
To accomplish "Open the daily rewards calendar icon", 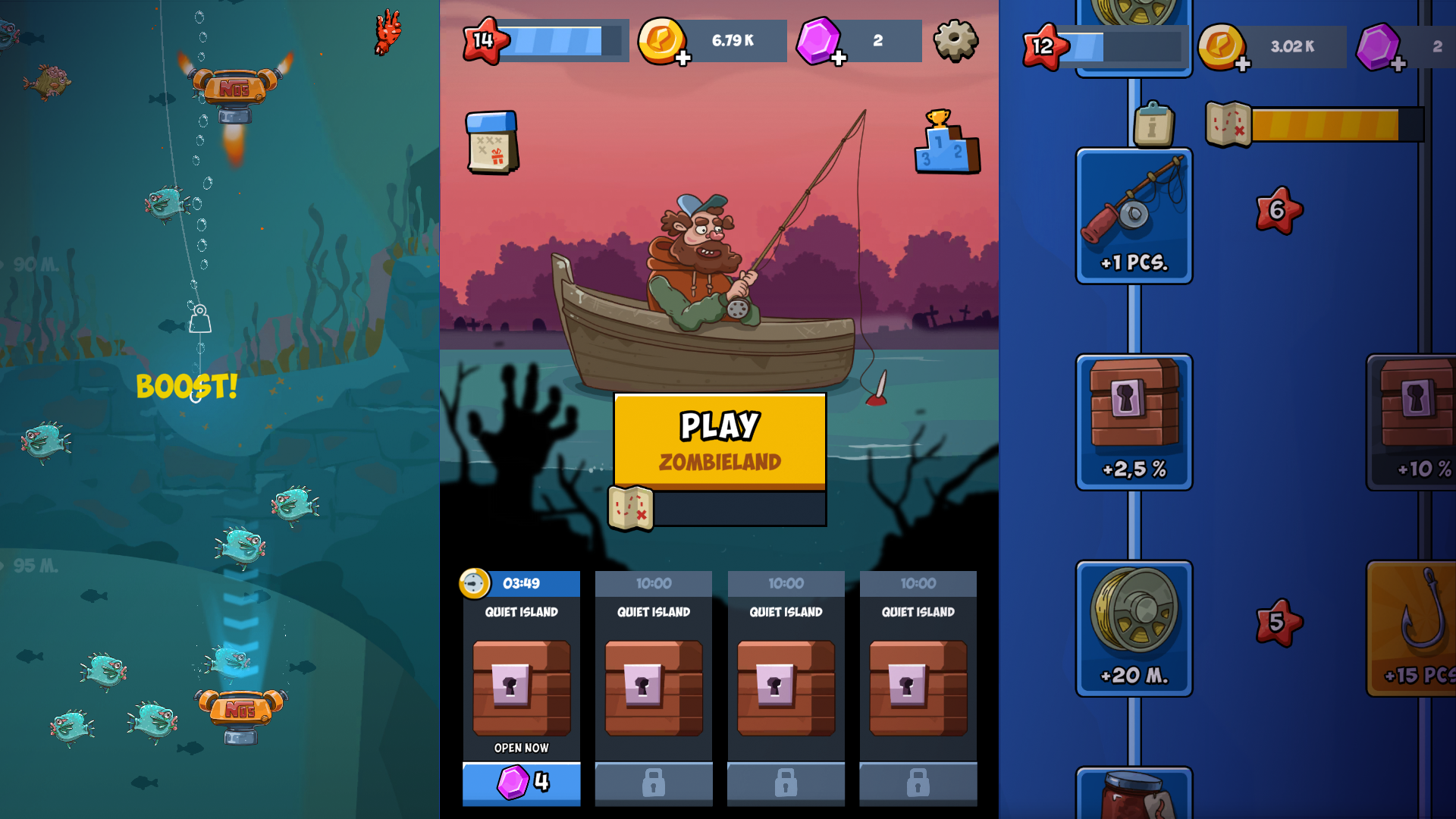I will pyautogui.click(x=492, y=143).
